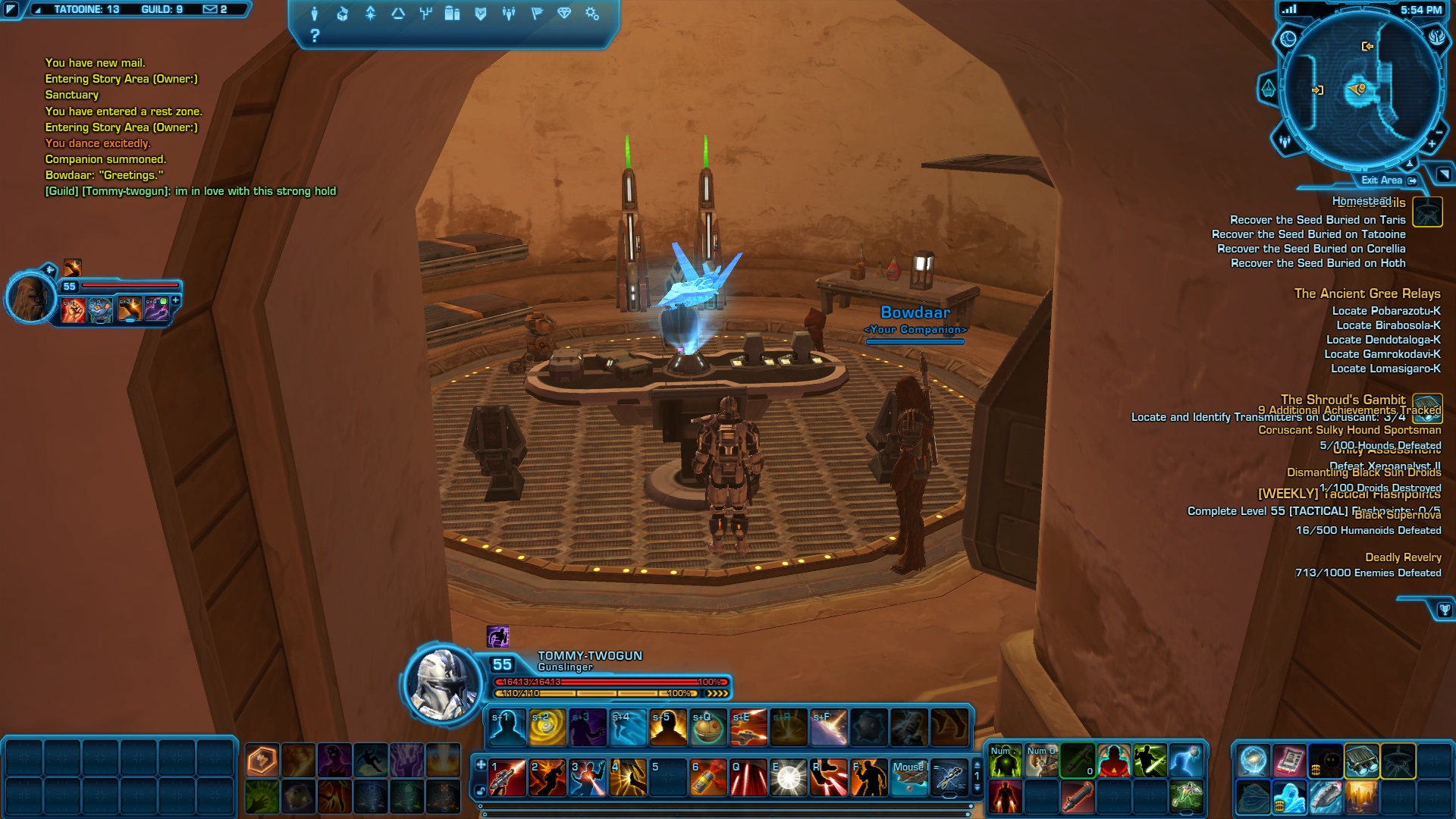
Task: Click the question mark help icon
Action: [315, 36]
